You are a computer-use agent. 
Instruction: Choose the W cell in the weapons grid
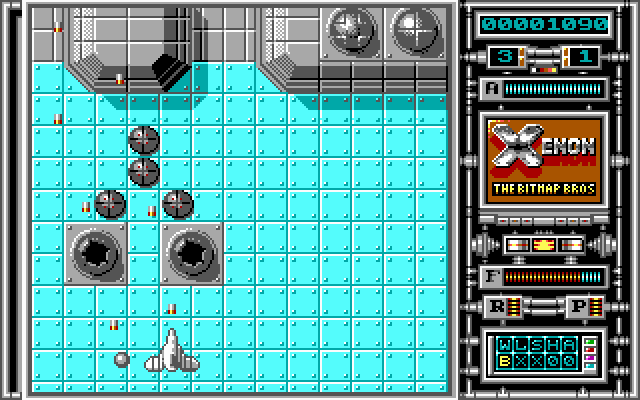[506, 343]
